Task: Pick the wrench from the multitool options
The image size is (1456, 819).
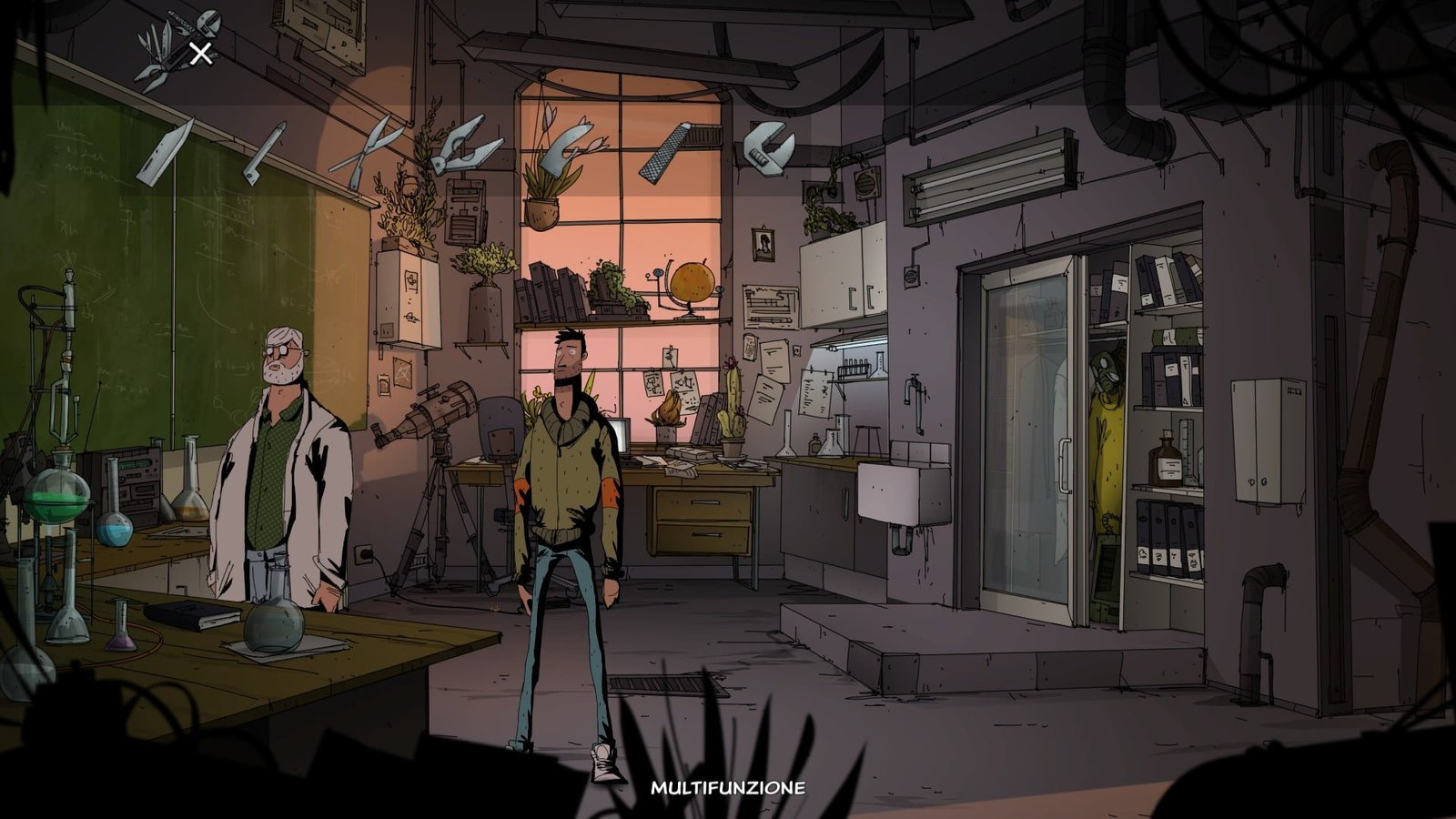Action: (x=769, y=150)
